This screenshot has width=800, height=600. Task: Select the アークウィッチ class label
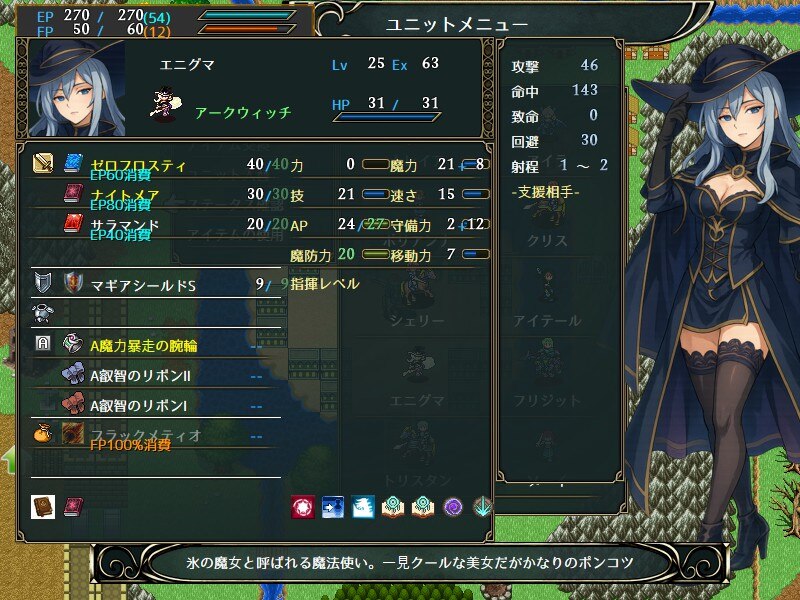[x=242, y=112]
